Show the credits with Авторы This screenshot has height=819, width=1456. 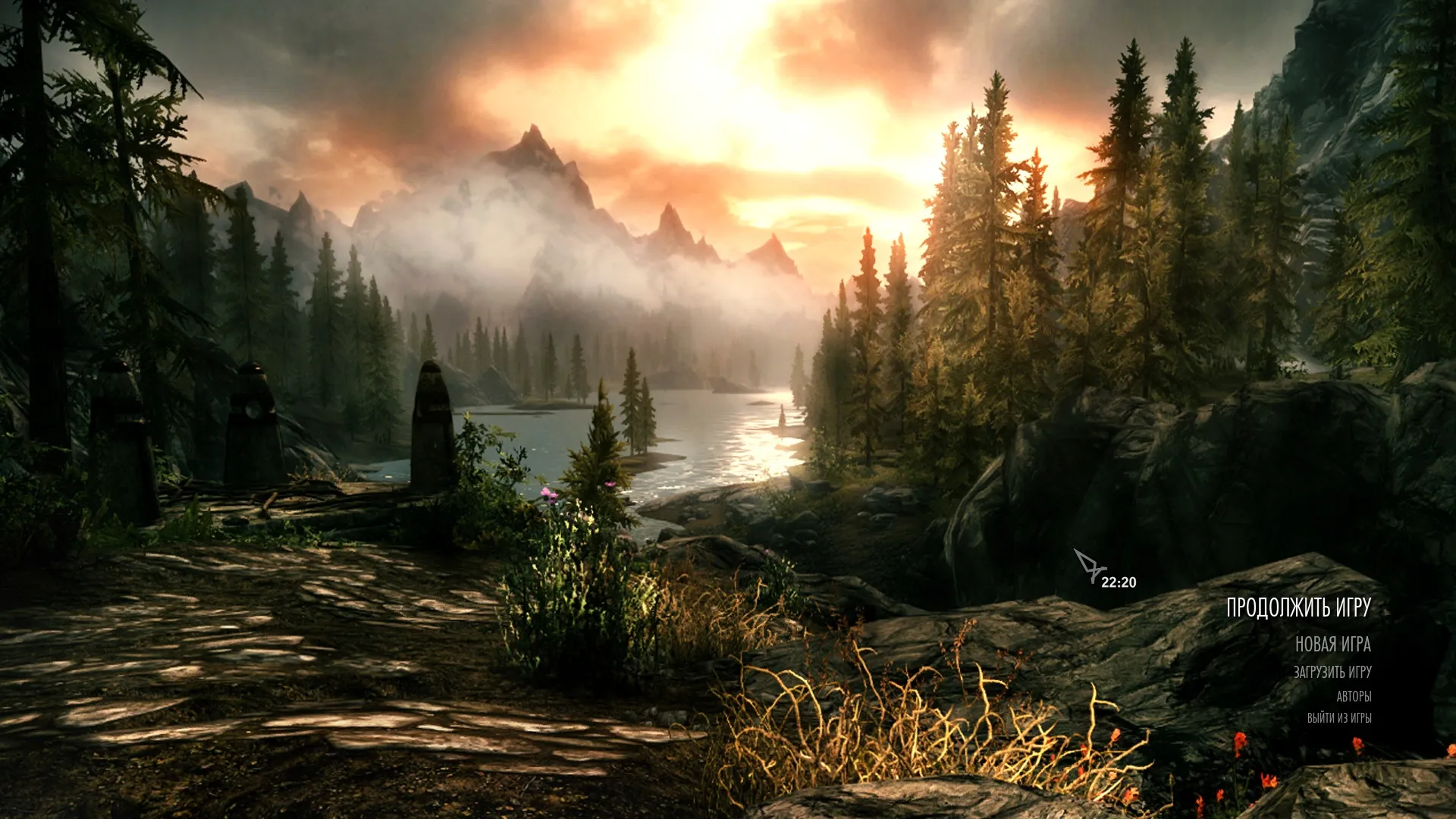pyautogui.click(x=1353, y=696)
